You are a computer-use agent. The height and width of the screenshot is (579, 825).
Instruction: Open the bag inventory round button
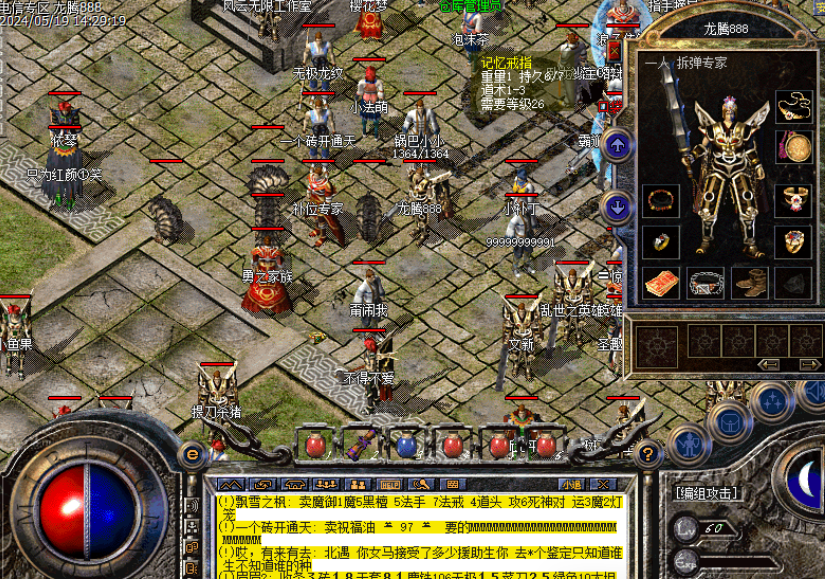731,421
